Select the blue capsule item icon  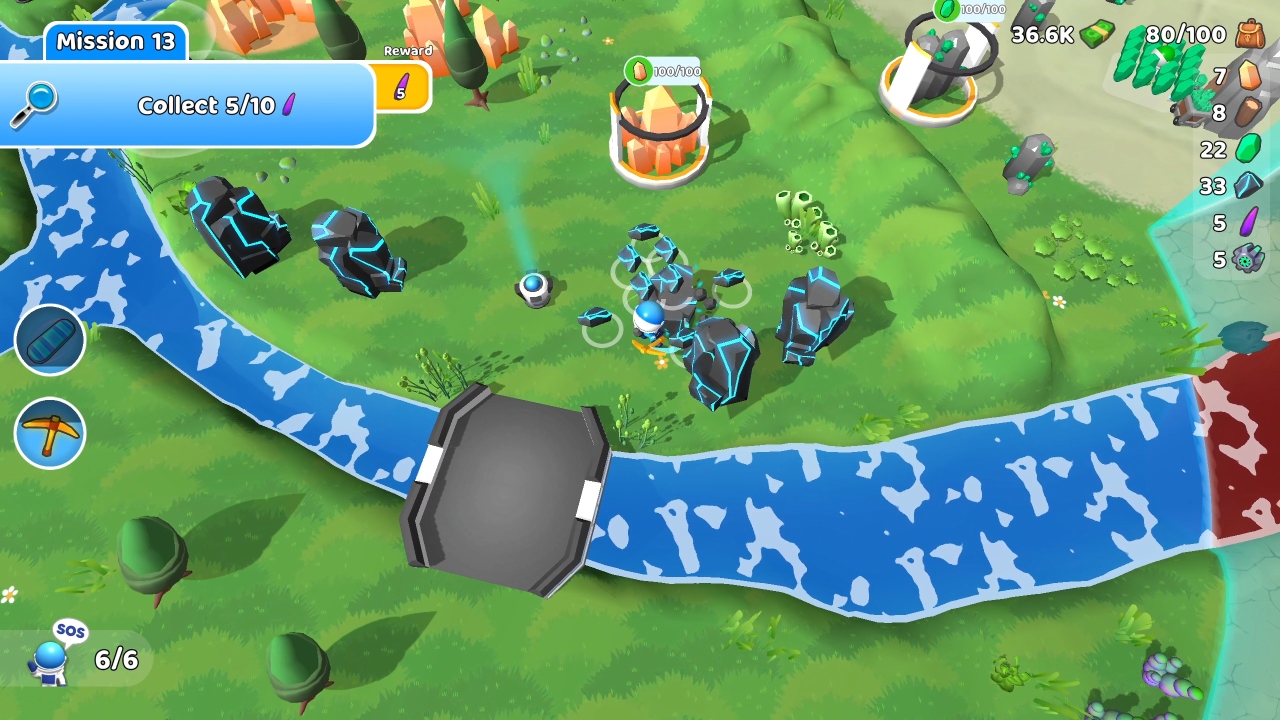pyautogui.click(x=50, y=340)
